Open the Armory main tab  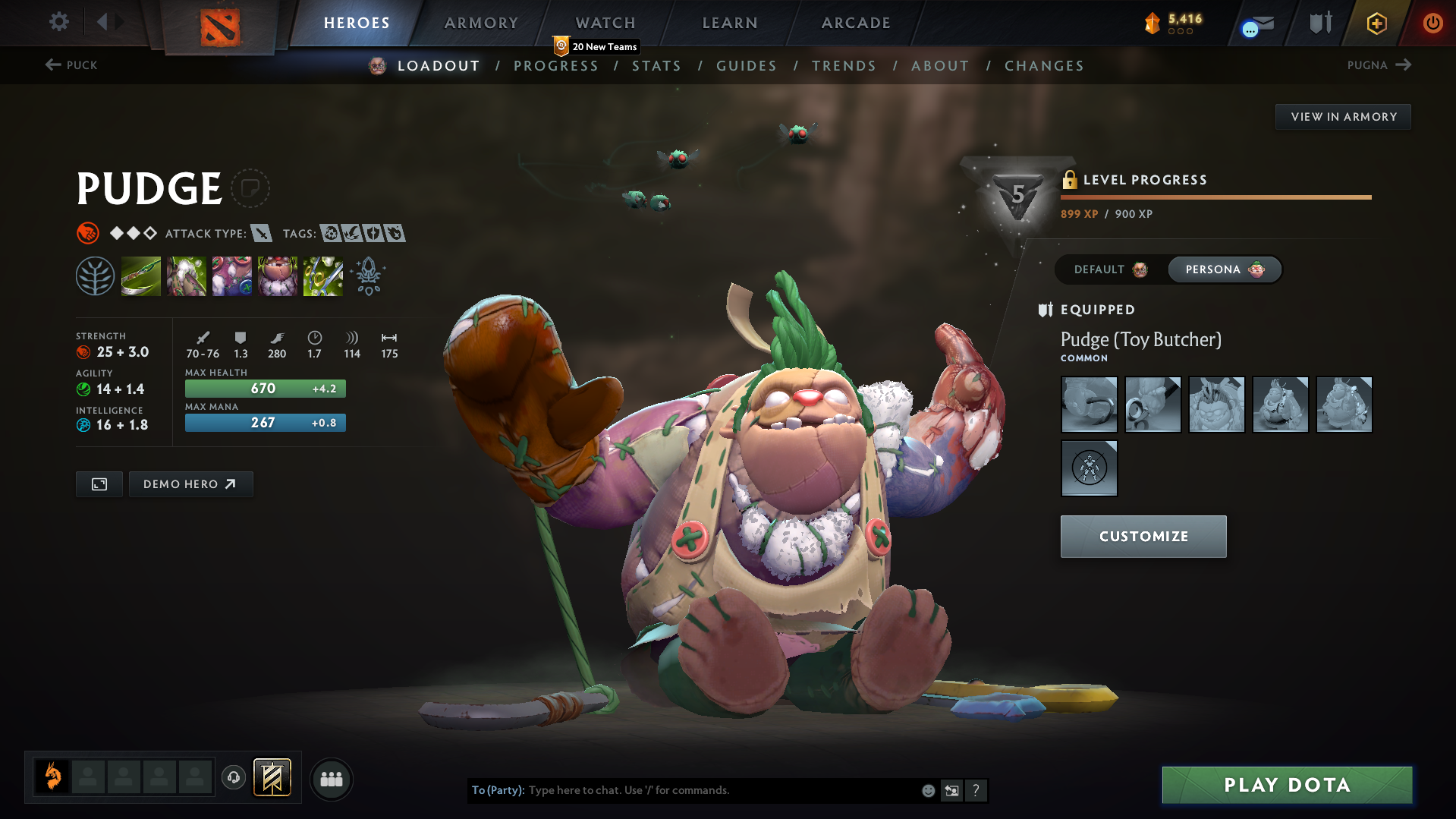[481, 23]
